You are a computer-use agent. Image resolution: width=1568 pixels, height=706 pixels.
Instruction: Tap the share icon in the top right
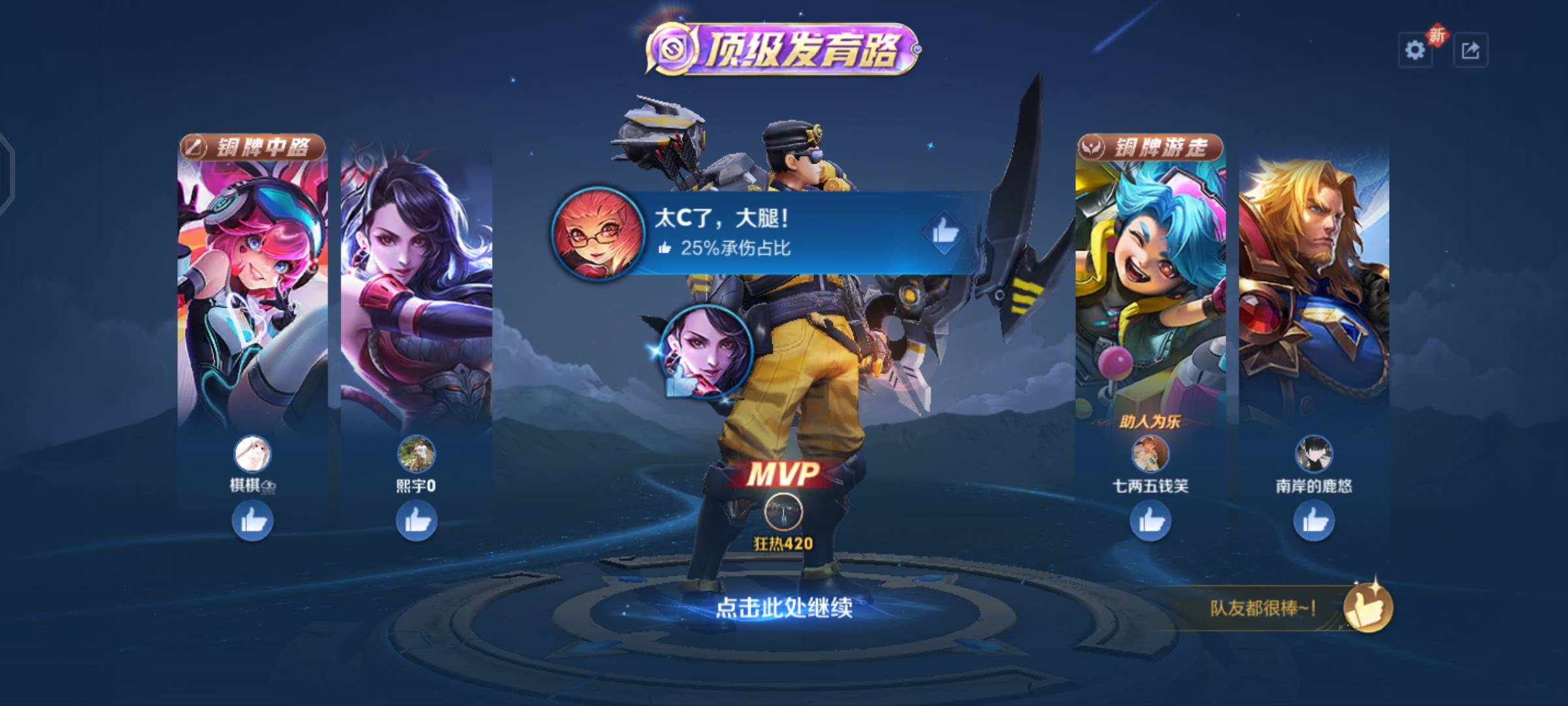point(1471,48)
